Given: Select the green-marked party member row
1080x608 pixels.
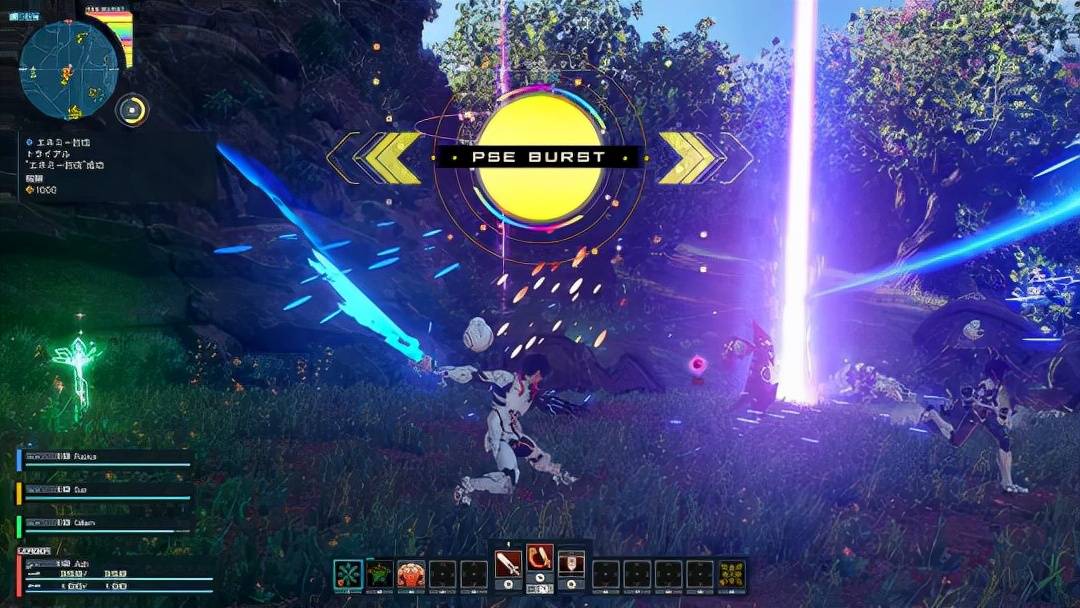Looking at the screenshot, I should 105,525.
